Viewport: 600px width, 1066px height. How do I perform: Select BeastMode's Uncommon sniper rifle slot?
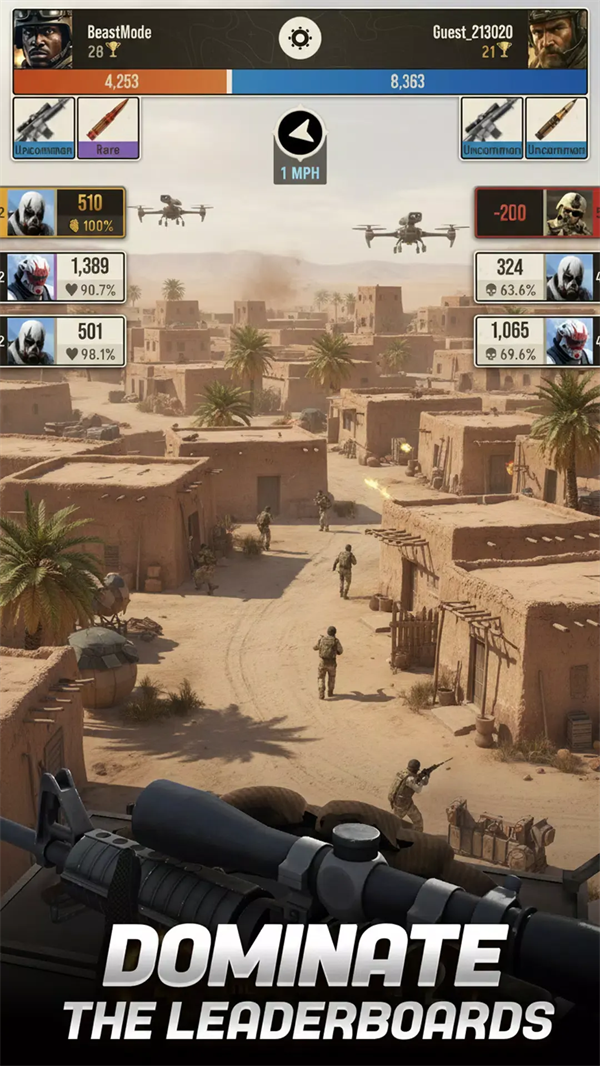[x=44, y=128]
